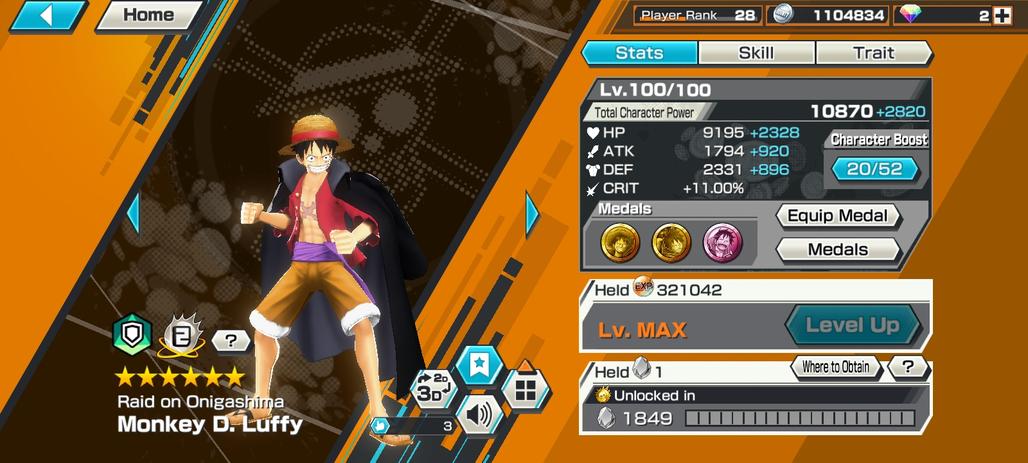The height and width of the screenshot is (463, 1028).
Task: Play the character voice with speaker icon
Action: (479, 413)
